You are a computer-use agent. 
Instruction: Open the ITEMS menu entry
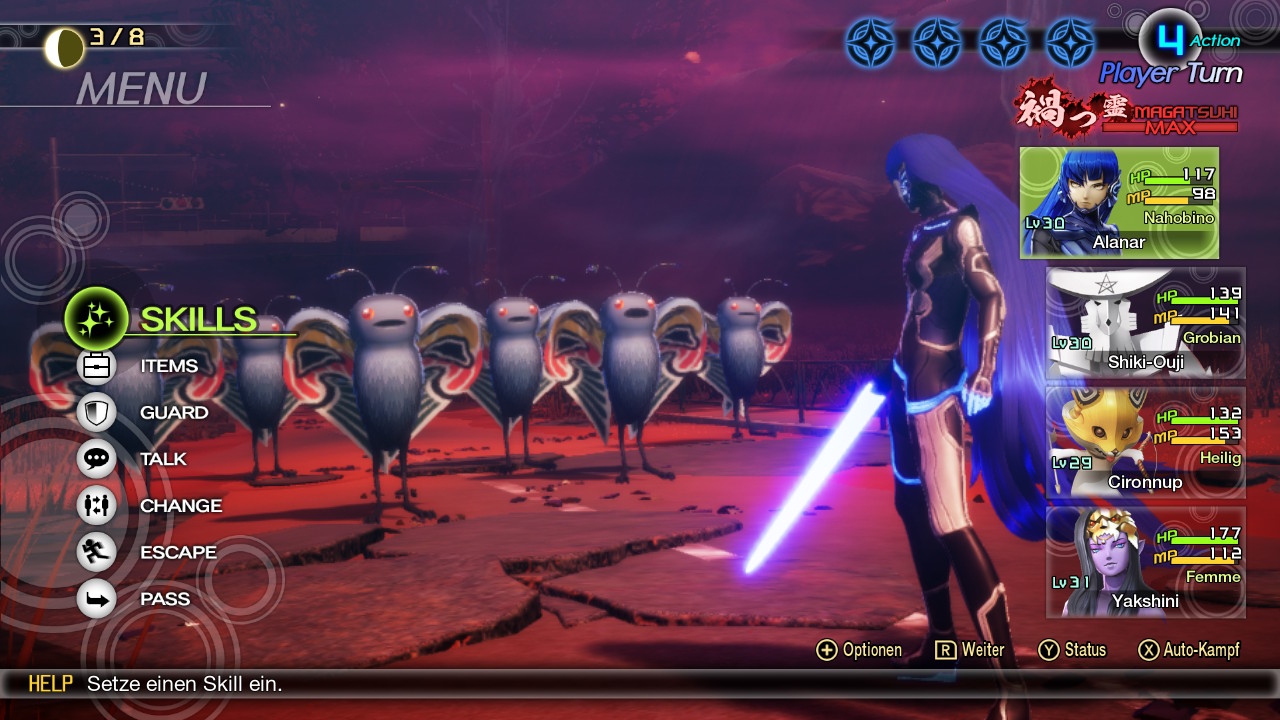pos(168,366)
